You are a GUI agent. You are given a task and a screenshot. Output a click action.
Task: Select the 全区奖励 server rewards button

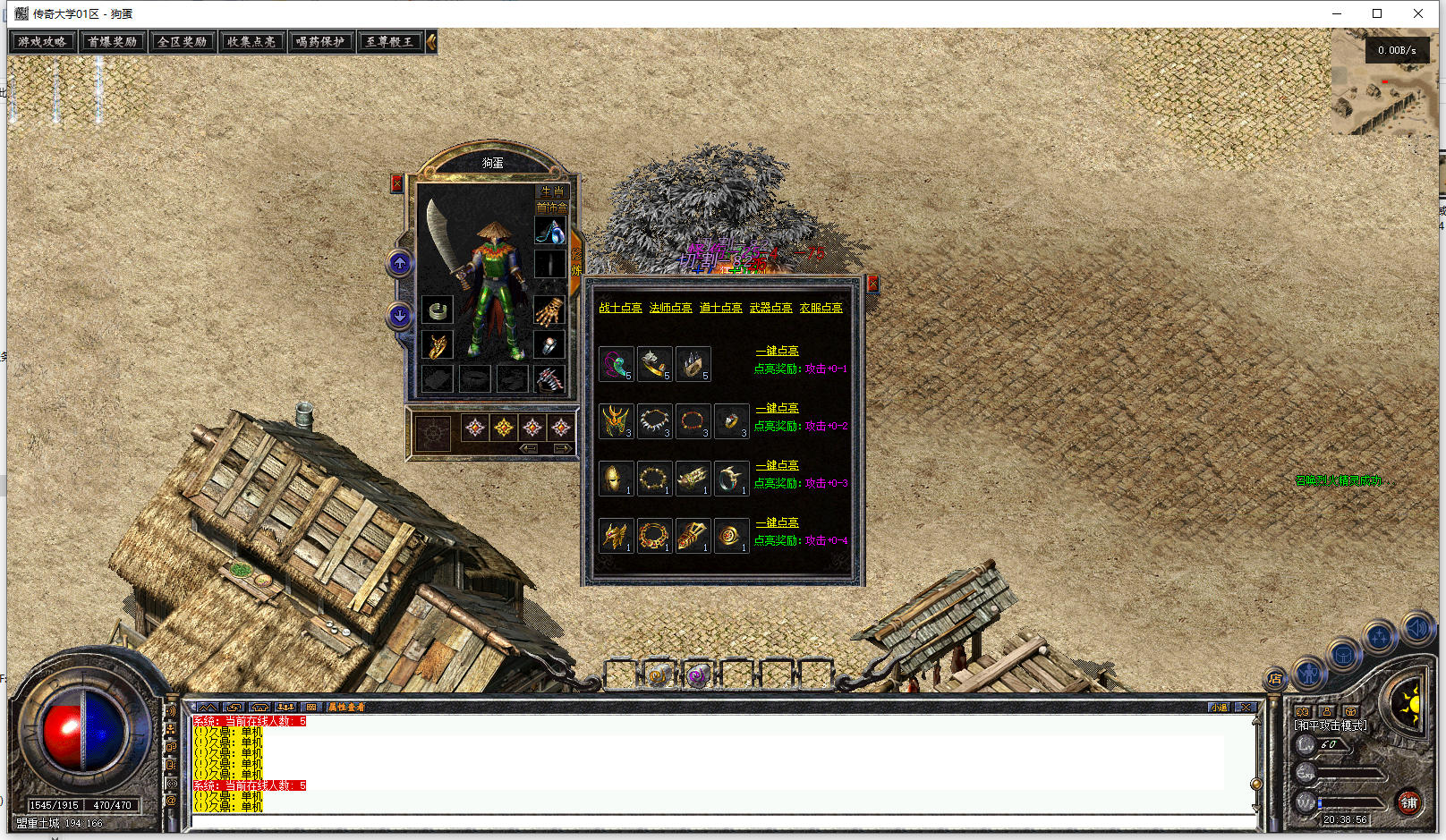182,42
